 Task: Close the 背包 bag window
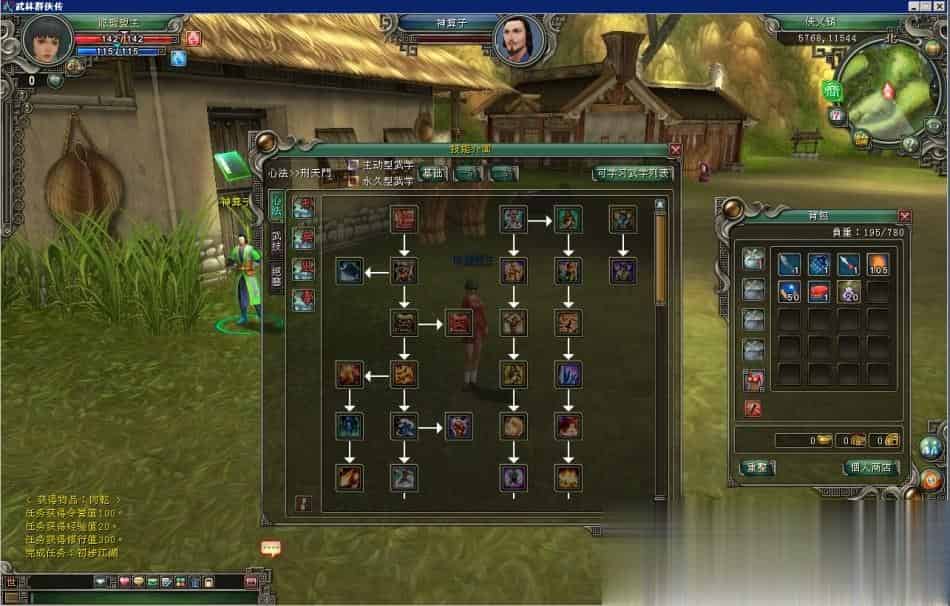904,216
